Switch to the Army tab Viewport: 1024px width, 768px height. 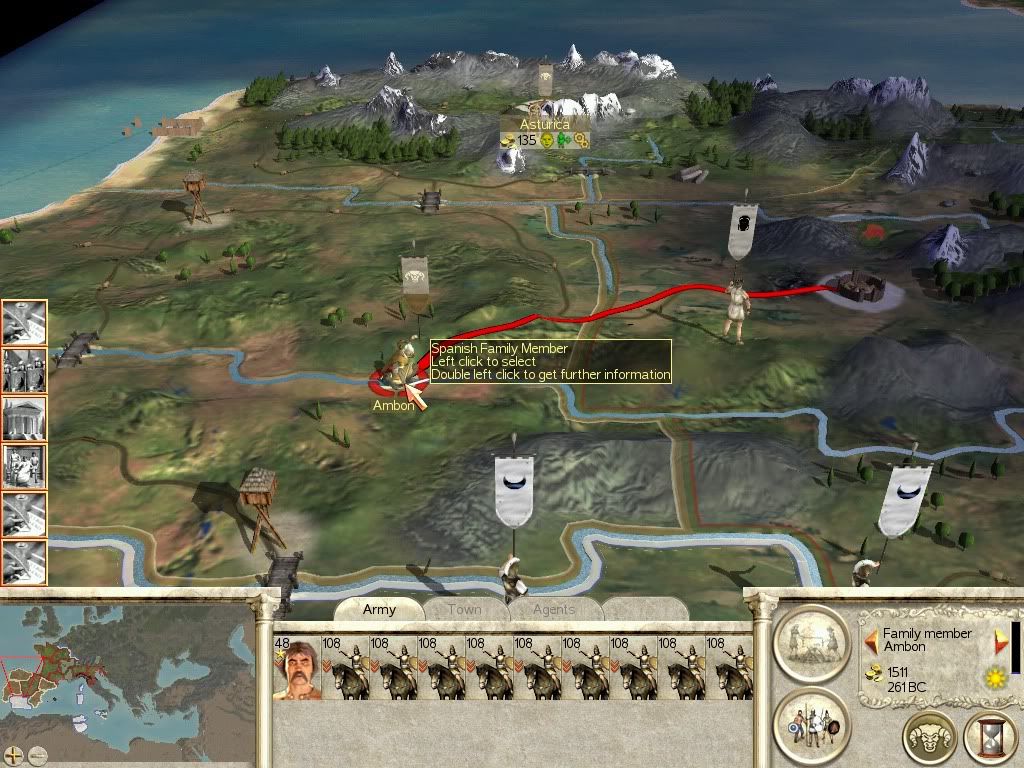click(379, 610)
